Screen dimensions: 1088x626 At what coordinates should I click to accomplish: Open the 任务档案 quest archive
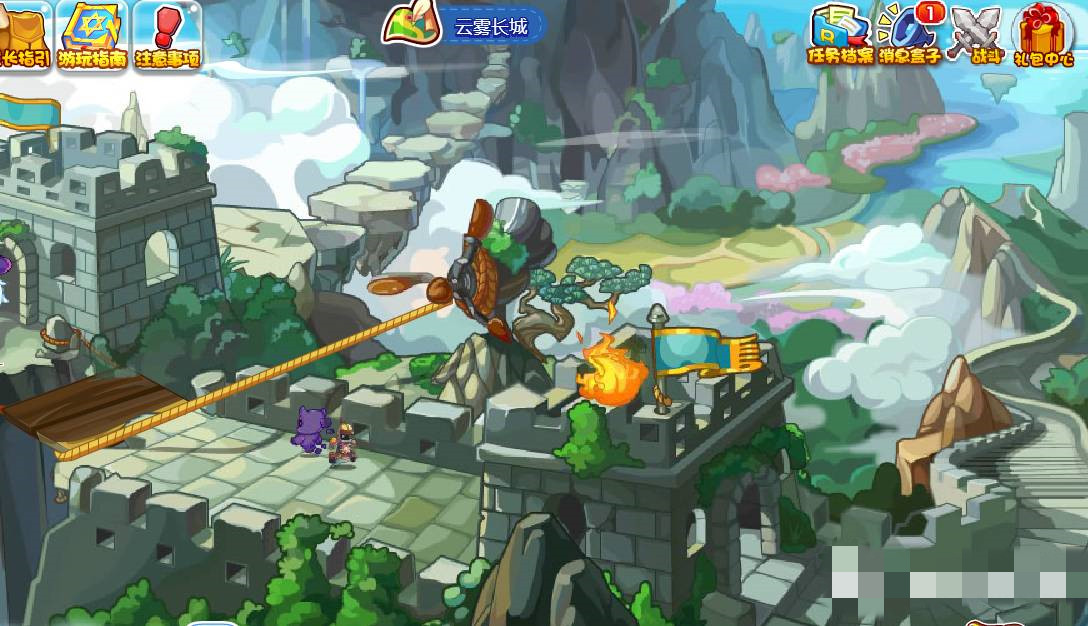(840, 33)
